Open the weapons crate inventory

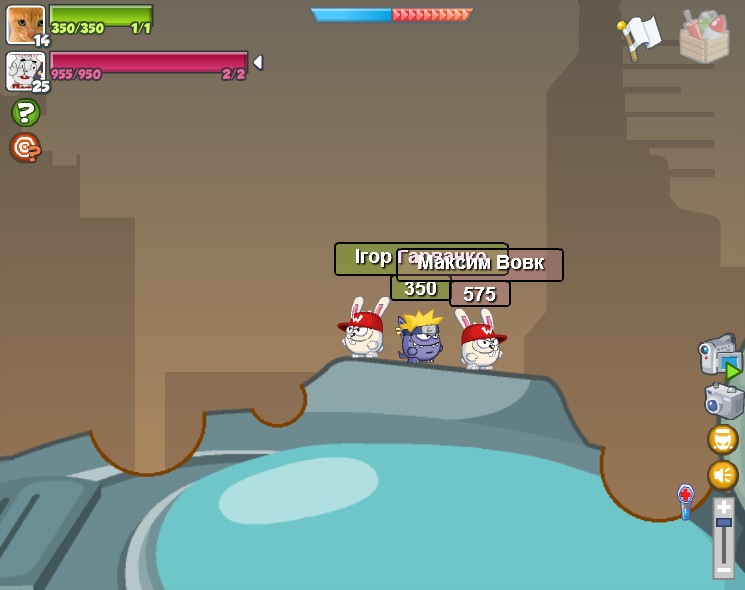[x=704, y=37]
